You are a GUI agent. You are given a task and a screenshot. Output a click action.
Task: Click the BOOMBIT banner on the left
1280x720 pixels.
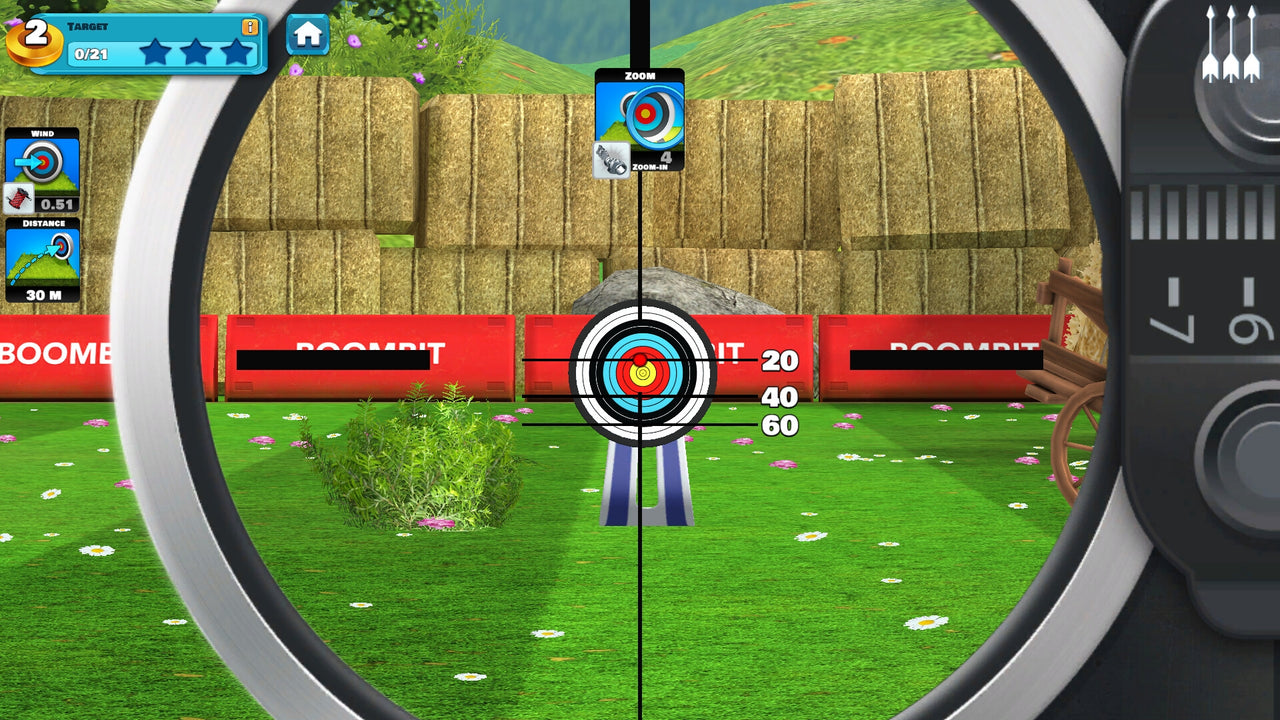55,352
